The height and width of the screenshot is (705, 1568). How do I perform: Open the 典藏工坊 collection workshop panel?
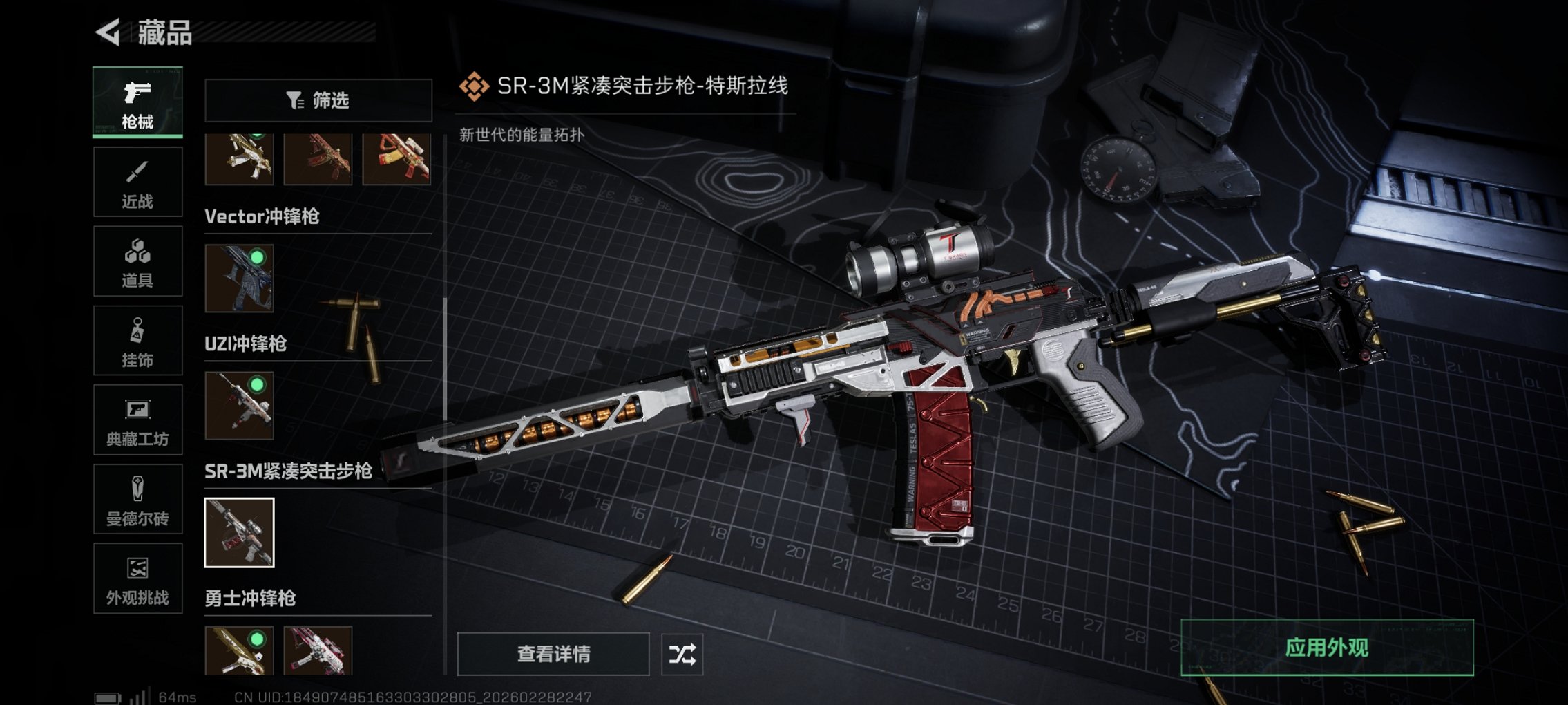coord(137,420)
